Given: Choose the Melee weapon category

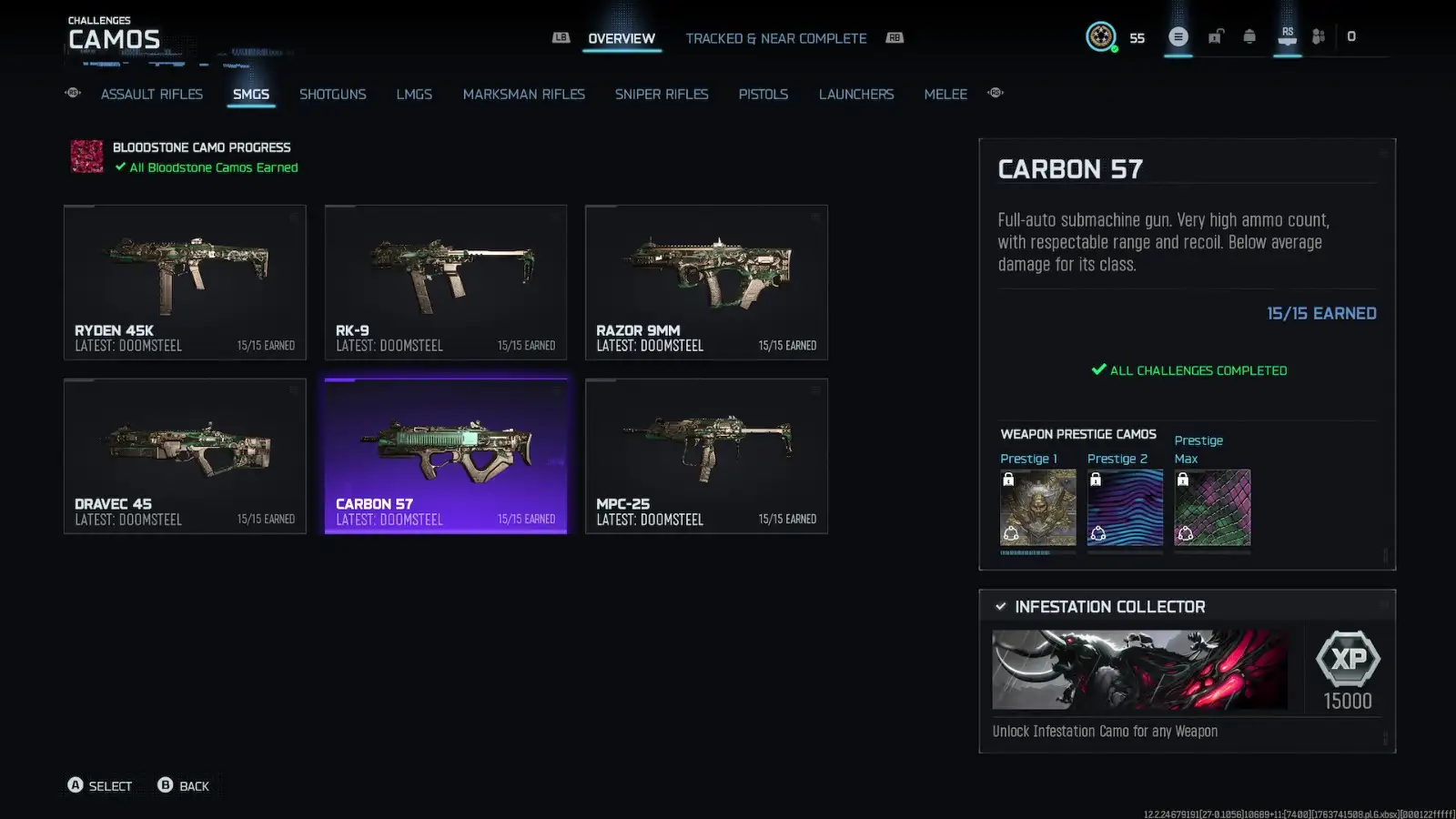Looking at the screenshot, I should point(945,94).
